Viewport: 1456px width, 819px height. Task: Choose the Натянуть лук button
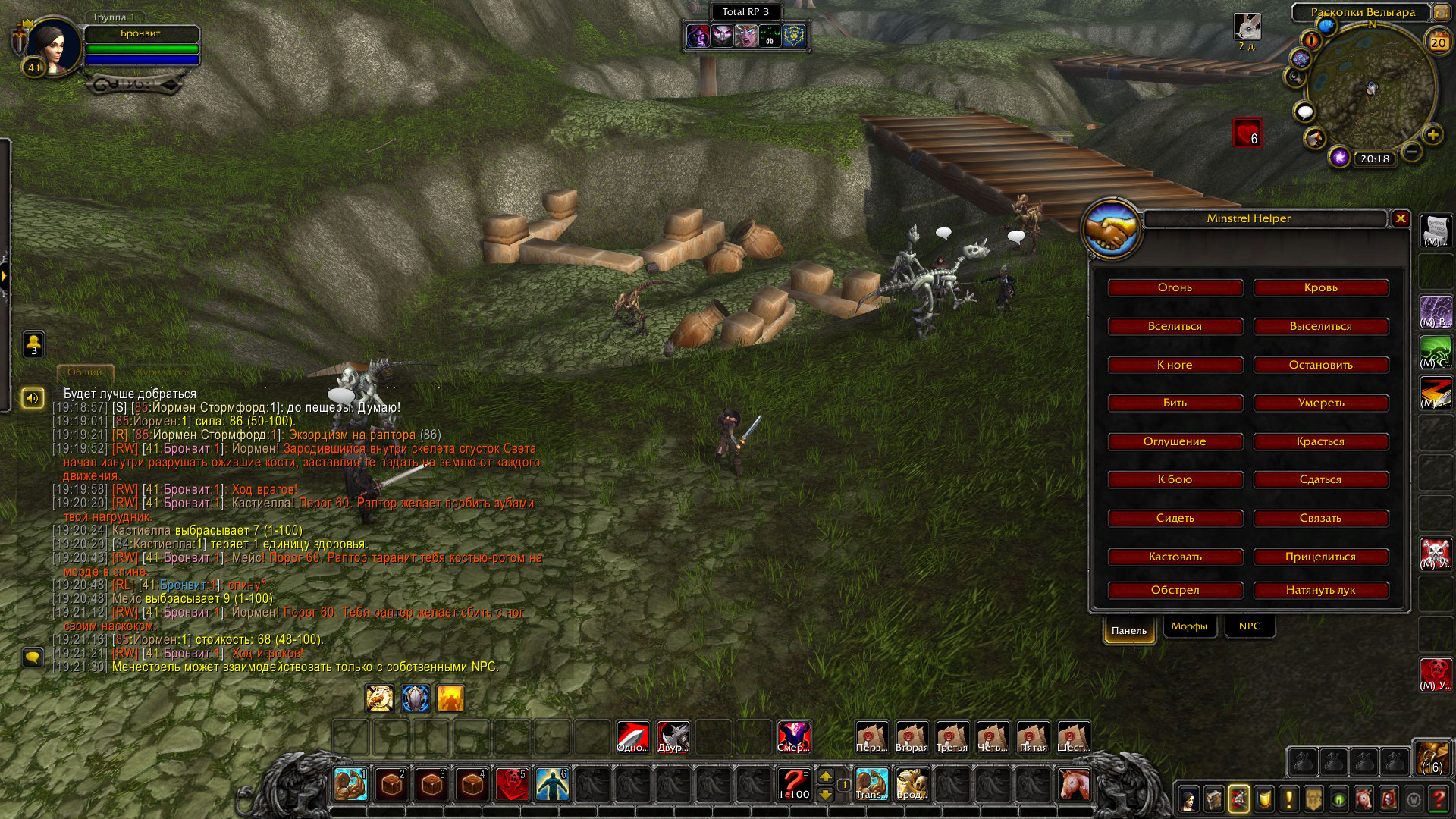1320,590
